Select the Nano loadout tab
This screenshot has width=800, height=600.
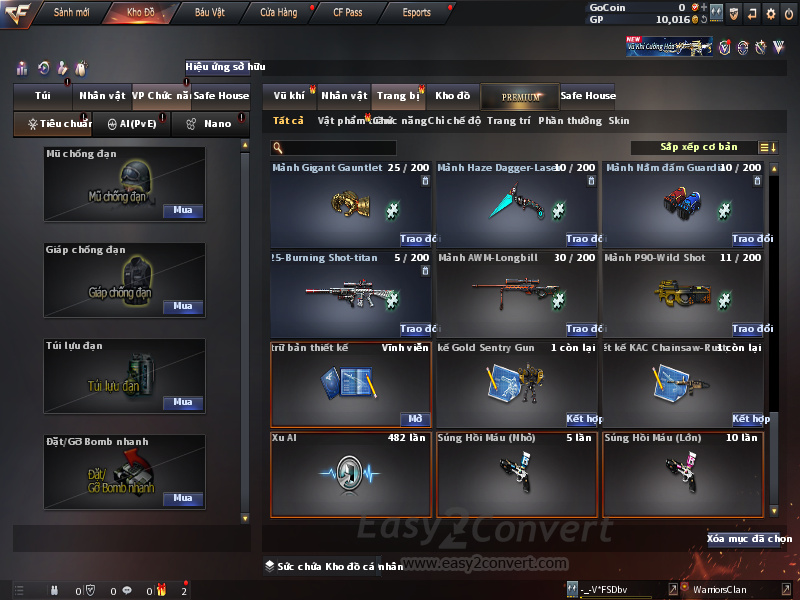pos(210,124)
